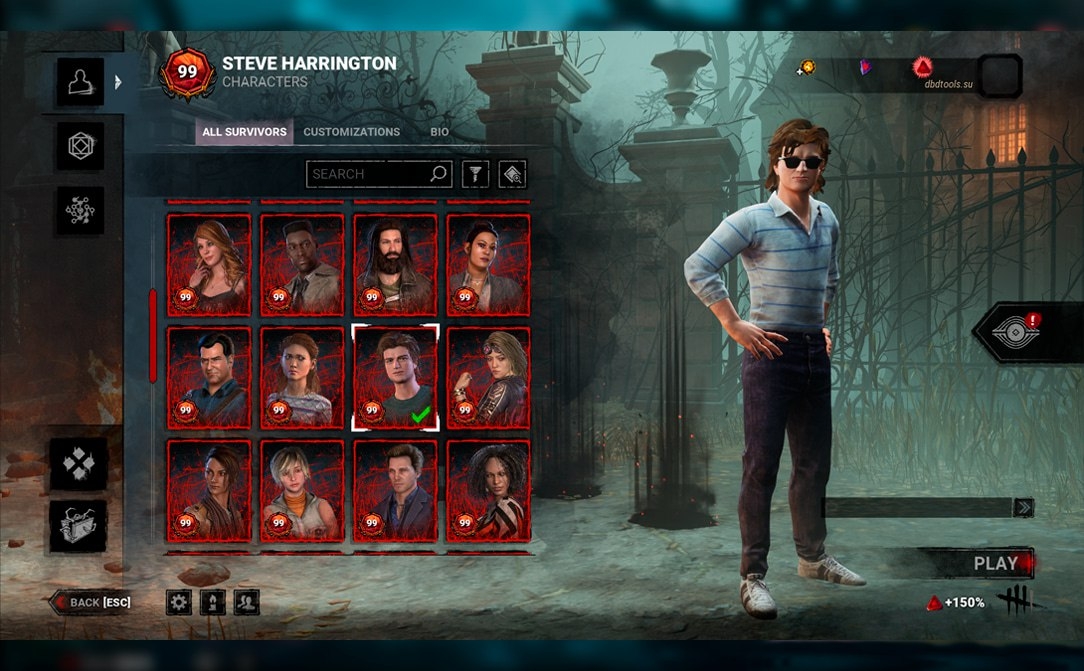Screen dimensions: 1084x671
Task: Open the friends icon near settings
Action: tap(246, 602)
